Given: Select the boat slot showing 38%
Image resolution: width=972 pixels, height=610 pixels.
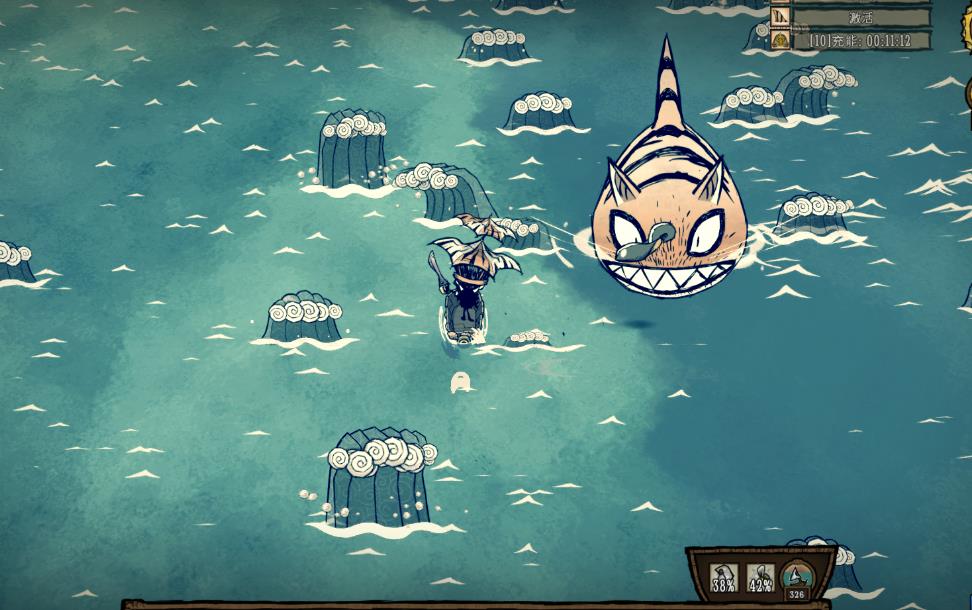Looking at the screenshot, I should [x=723, y=577].
